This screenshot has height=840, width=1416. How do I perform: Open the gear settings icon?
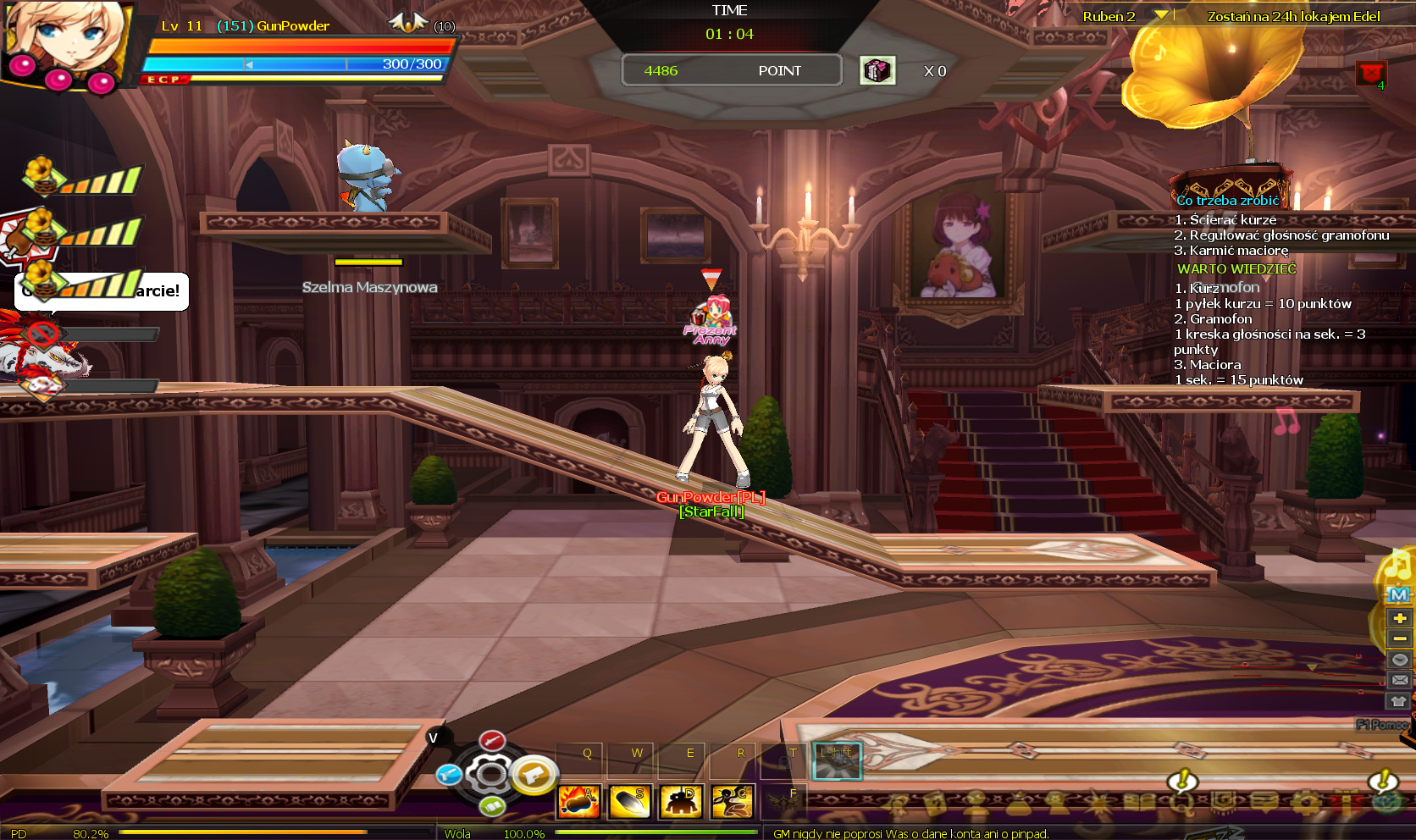pos(1306,801)
